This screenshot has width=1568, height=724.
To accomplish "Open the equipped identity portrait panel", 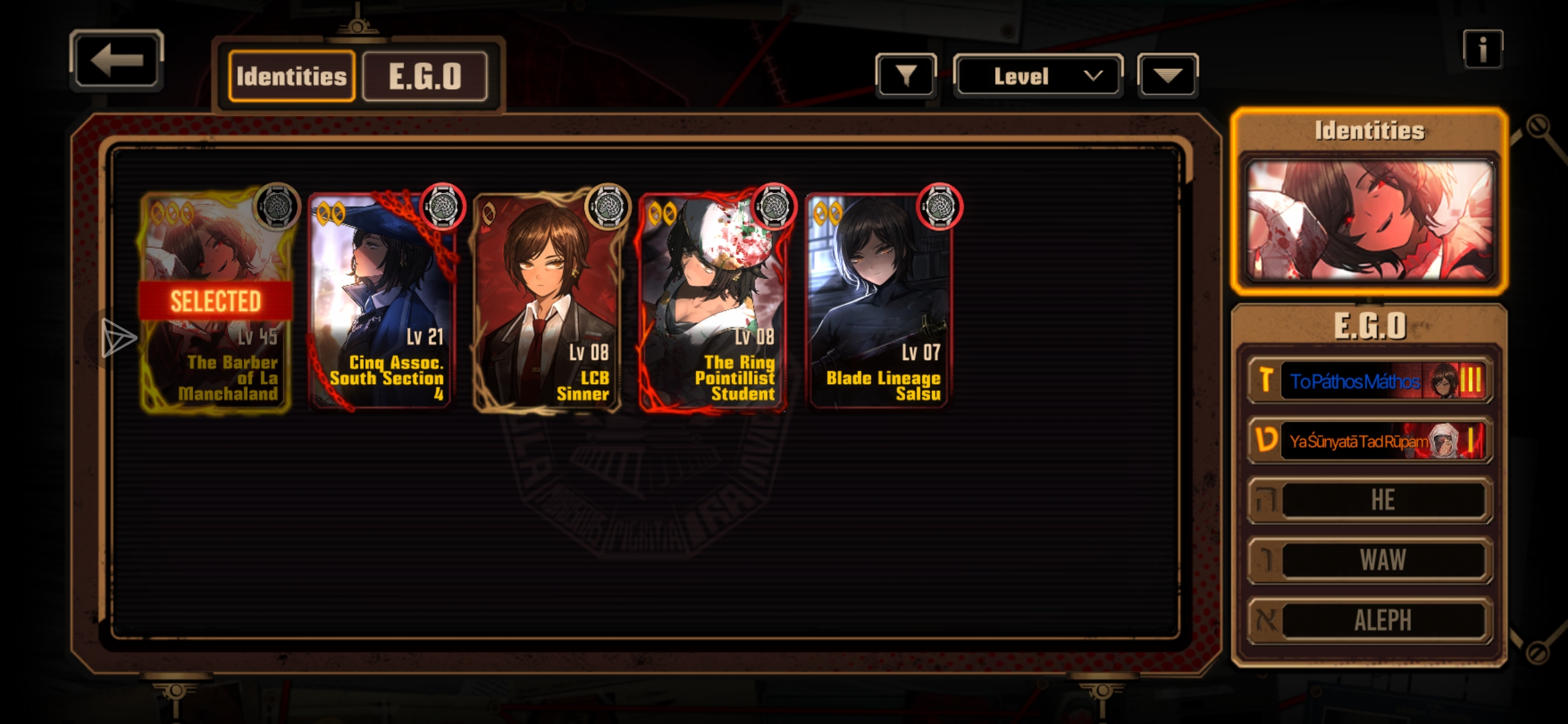I will pyautogui.click(x=1369, y=219).
